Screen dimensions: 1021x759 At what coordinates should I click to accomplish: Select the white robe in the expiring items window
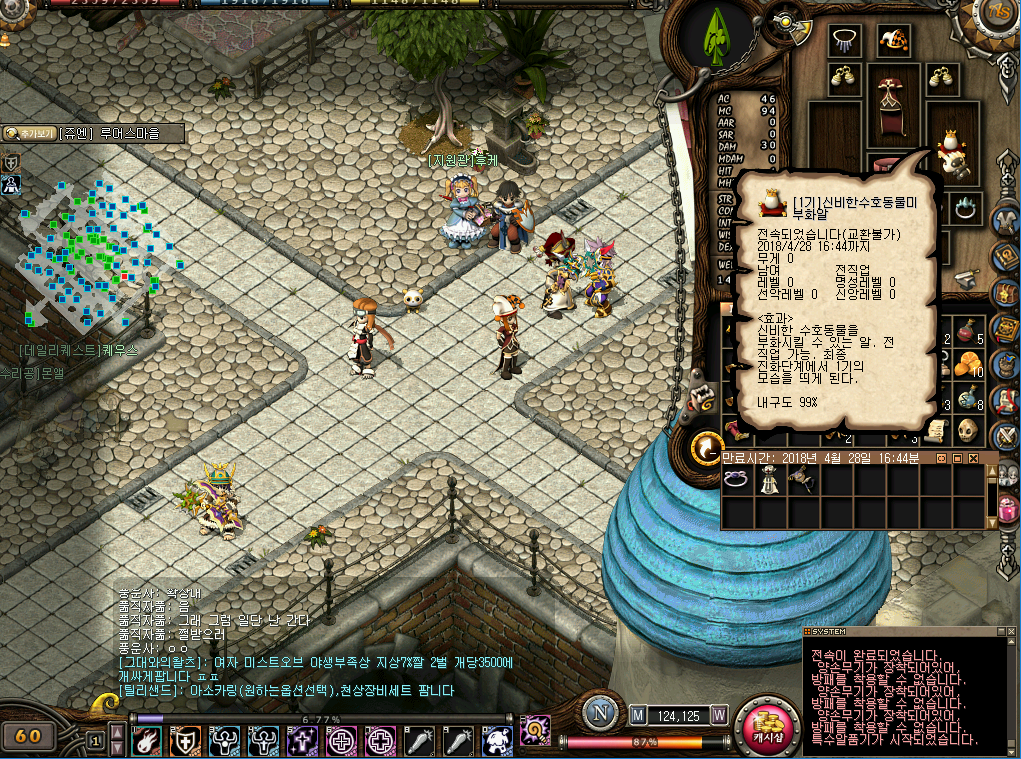(768, 481)
